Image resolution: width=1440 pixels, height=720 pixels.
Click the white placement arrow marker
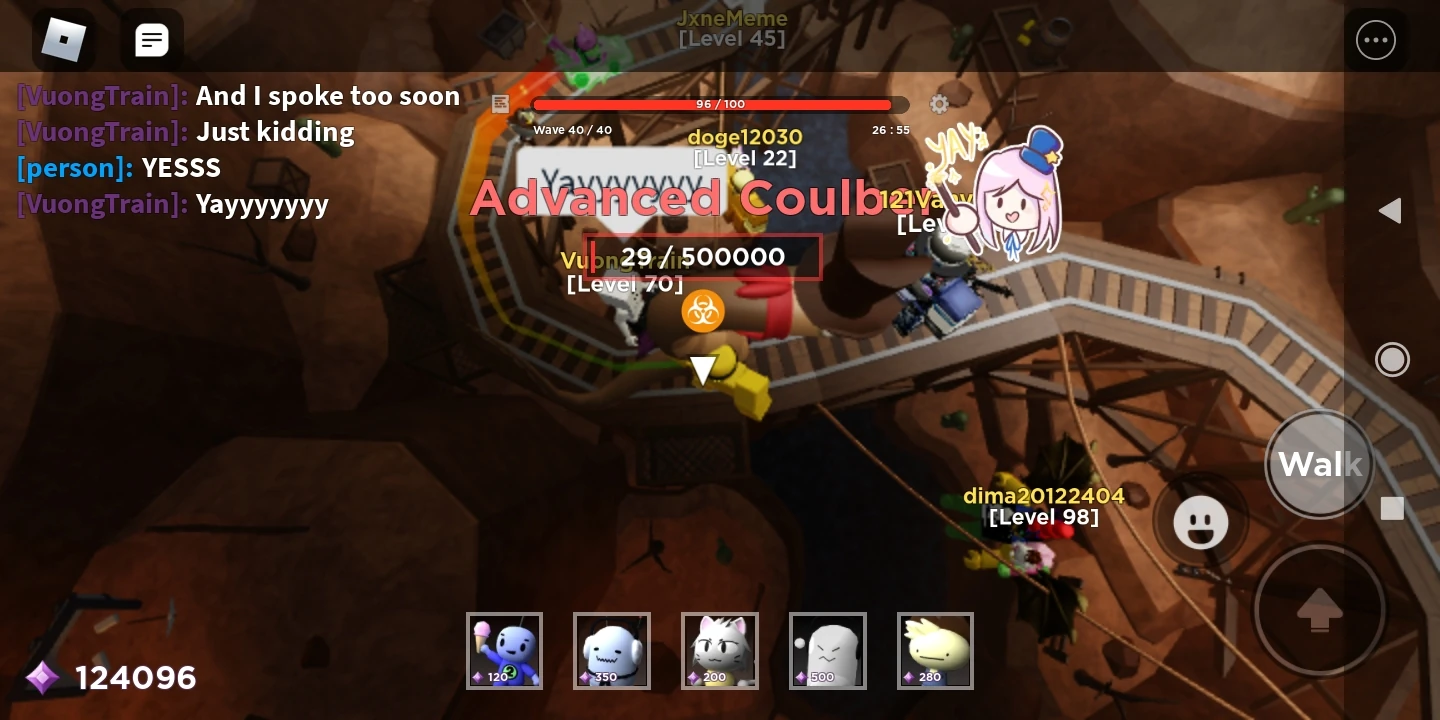click(x=703, y=370)
